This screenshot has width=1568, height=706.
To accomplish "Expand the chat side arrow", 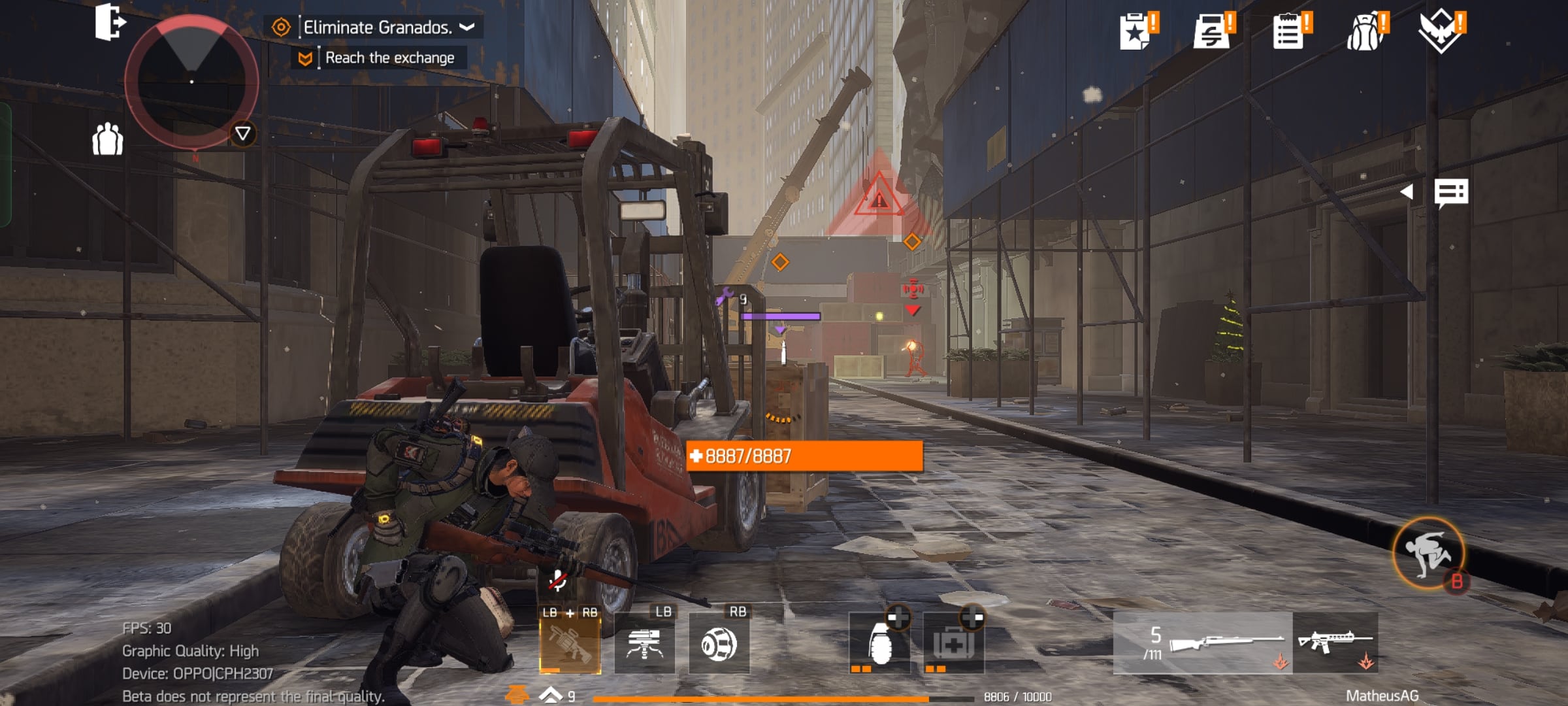I will coord(1408,192).
